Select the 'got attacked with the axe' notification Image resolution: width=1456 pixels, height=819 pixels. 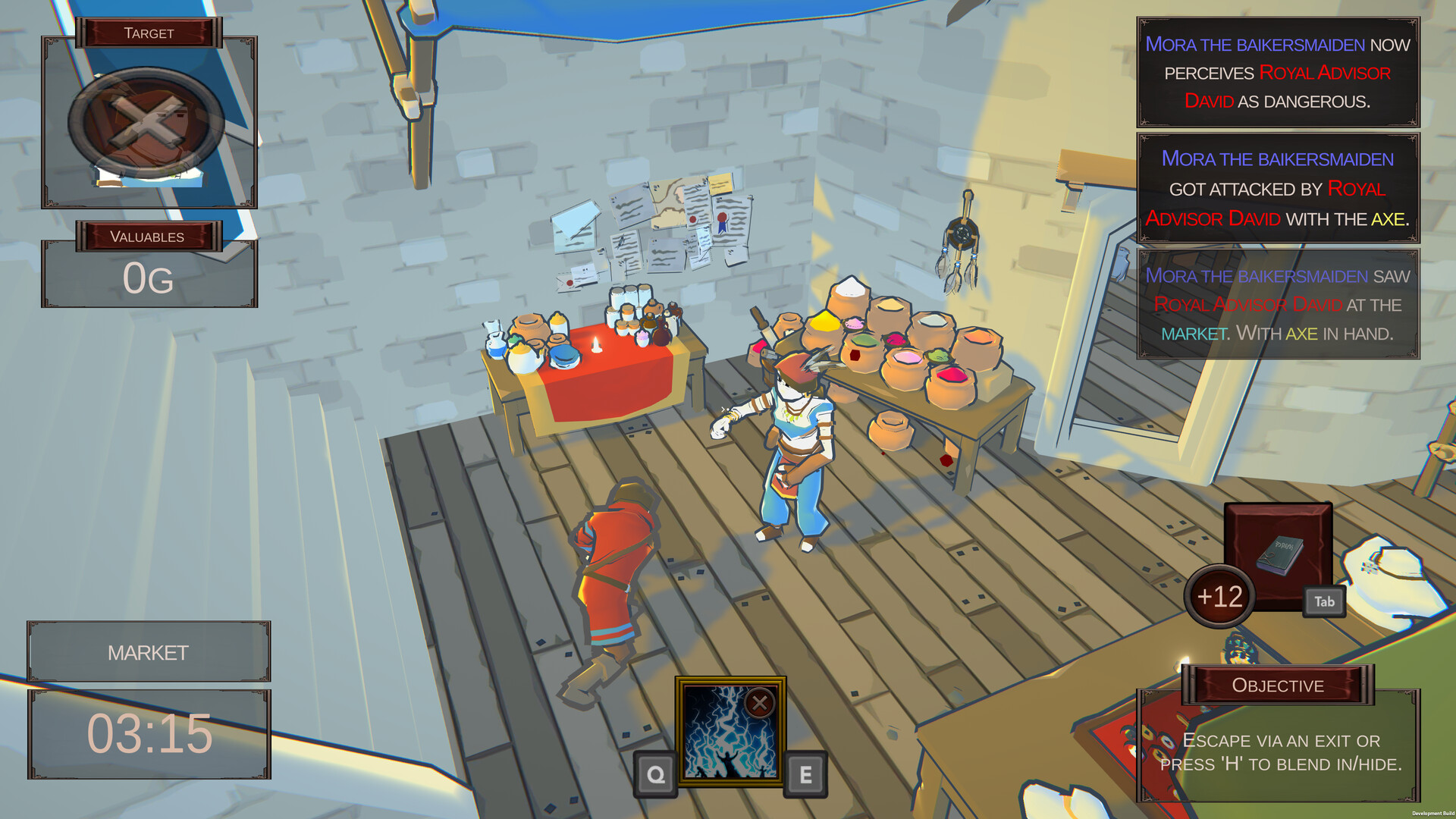pos(1277,190)
